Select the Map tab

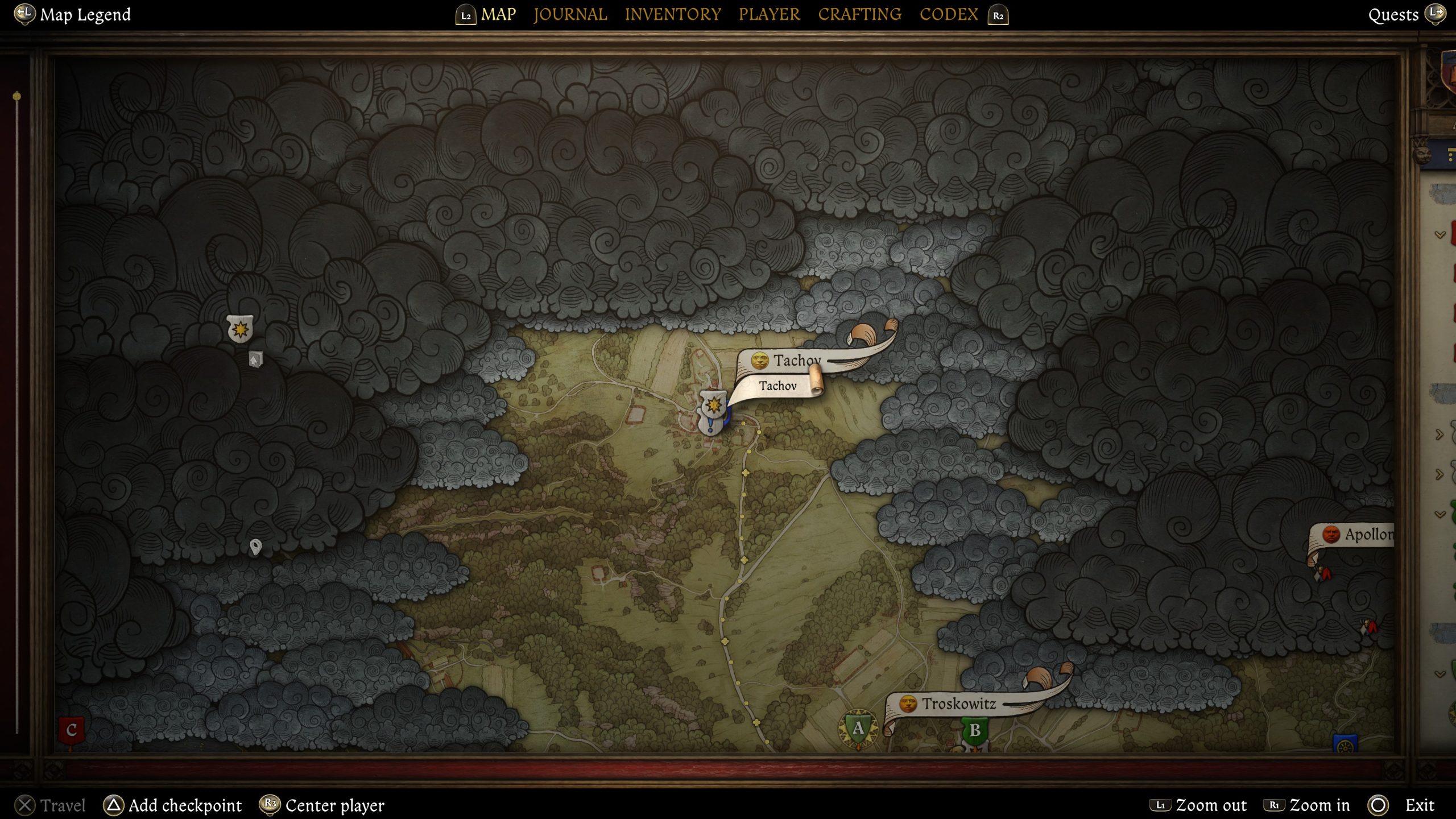coord(498,14)
